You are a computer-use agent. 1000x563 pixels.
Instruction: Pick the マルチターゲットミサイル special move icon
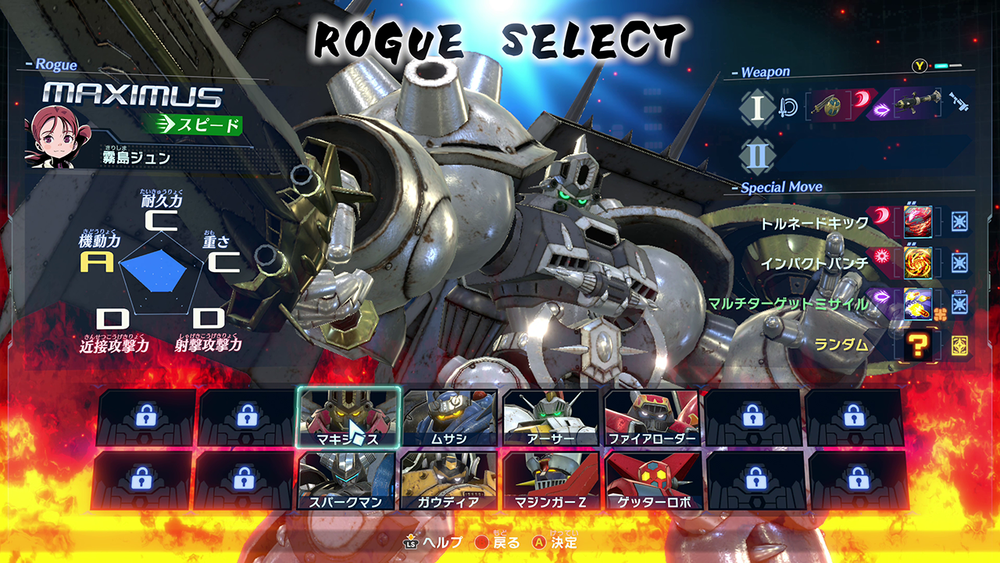pos(918,303)
